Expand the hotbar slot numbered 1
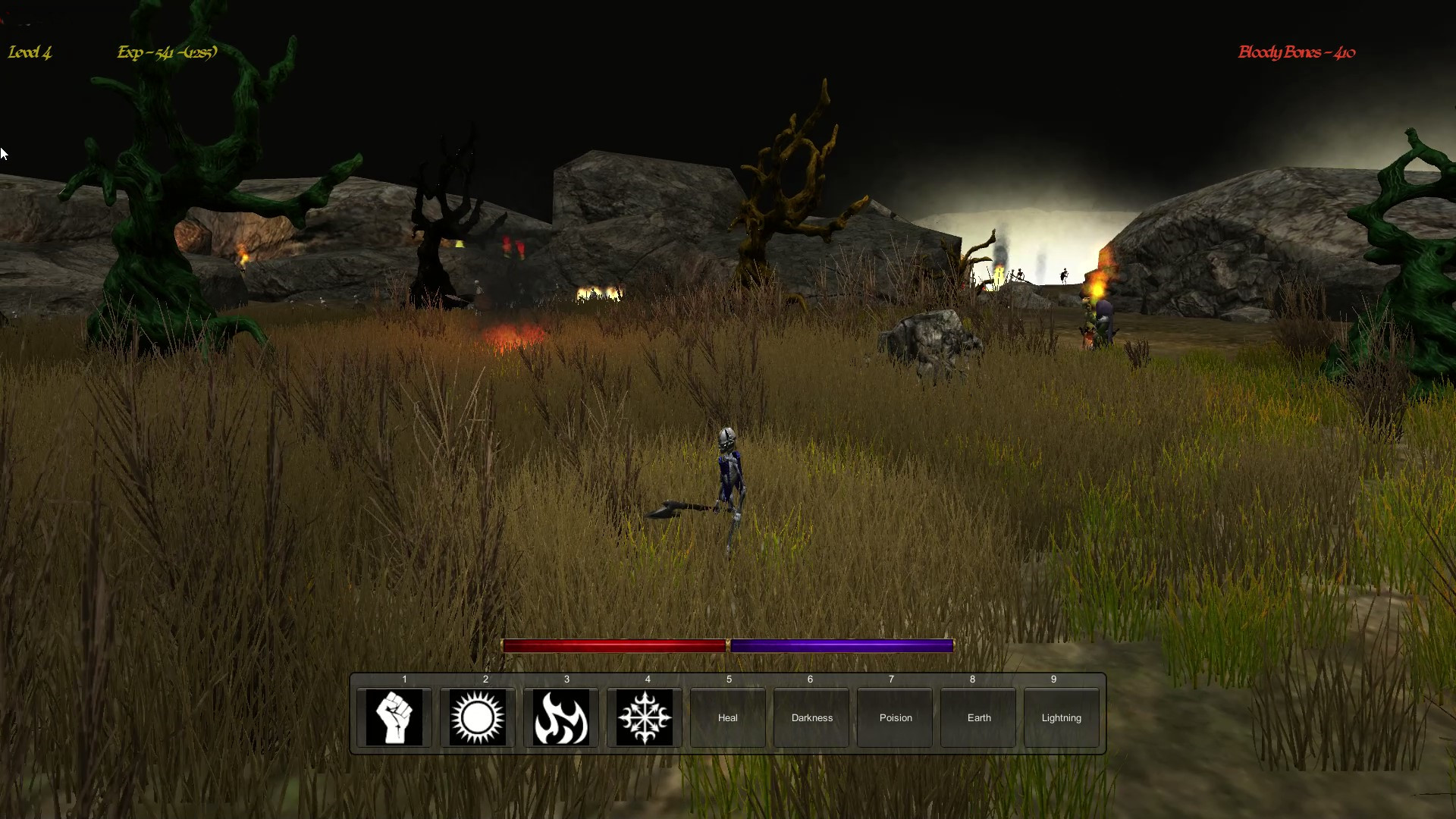Image resolution: width=1456 pixels, height=819 pixels. coord(404,679)
